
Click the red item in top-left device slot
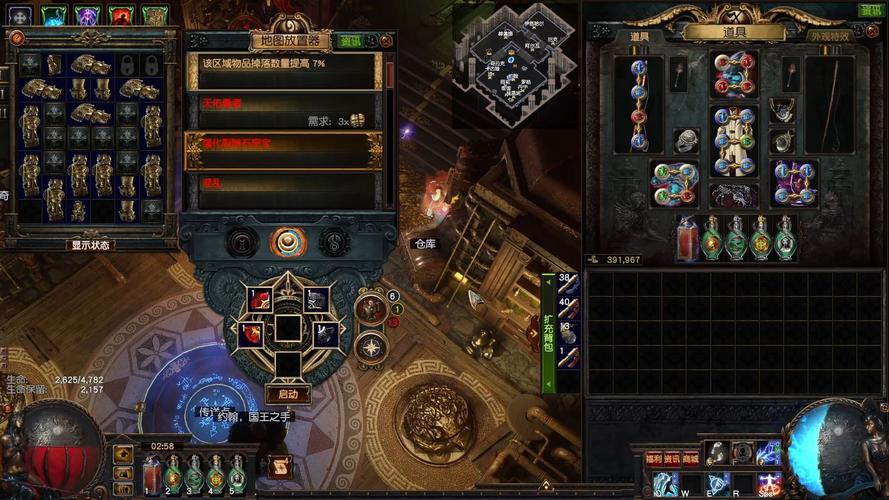click(259, 298)
